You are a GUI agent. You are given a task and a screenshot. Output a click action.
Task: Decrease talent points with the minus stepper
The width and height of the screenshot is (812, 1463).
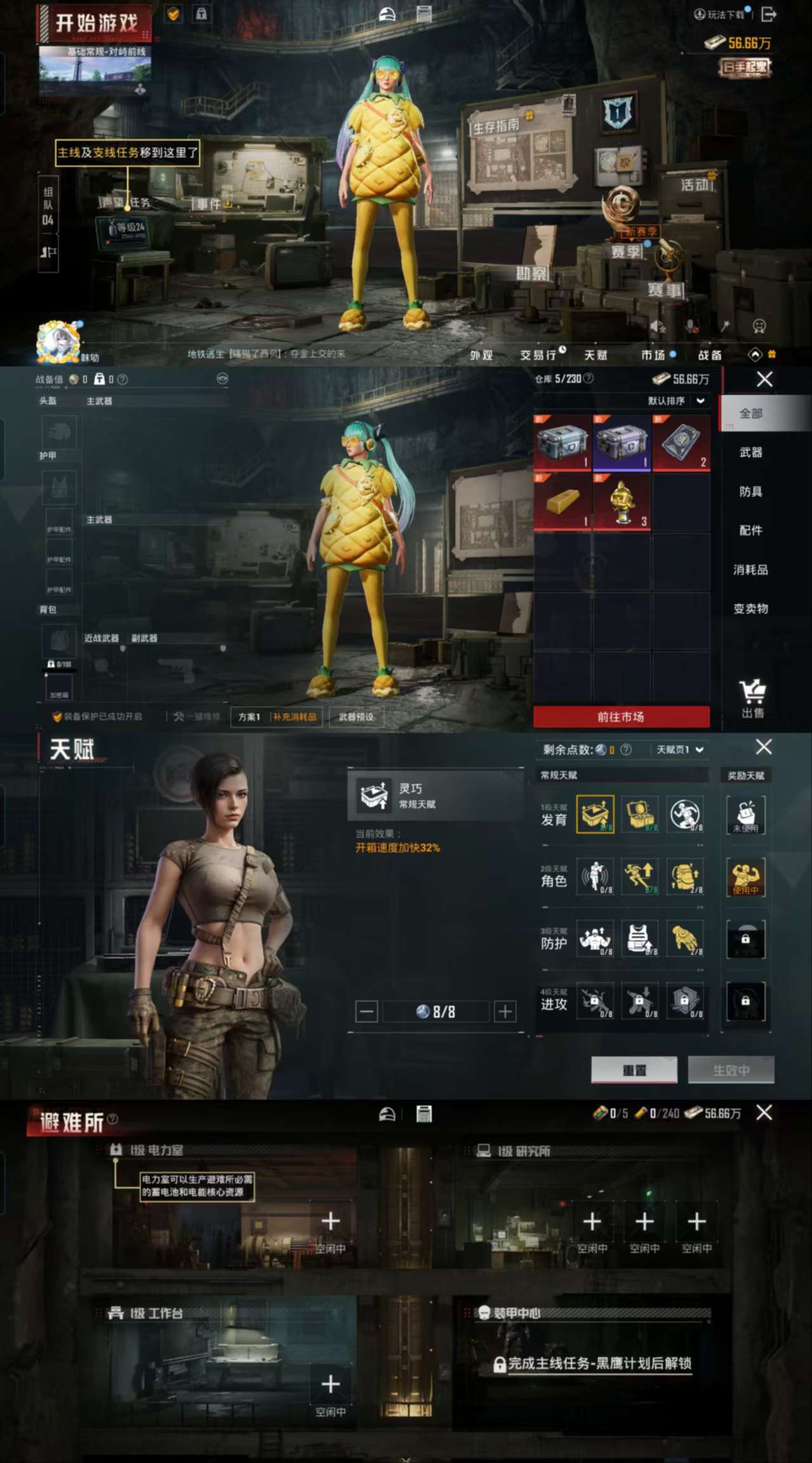pos(366,1011)
